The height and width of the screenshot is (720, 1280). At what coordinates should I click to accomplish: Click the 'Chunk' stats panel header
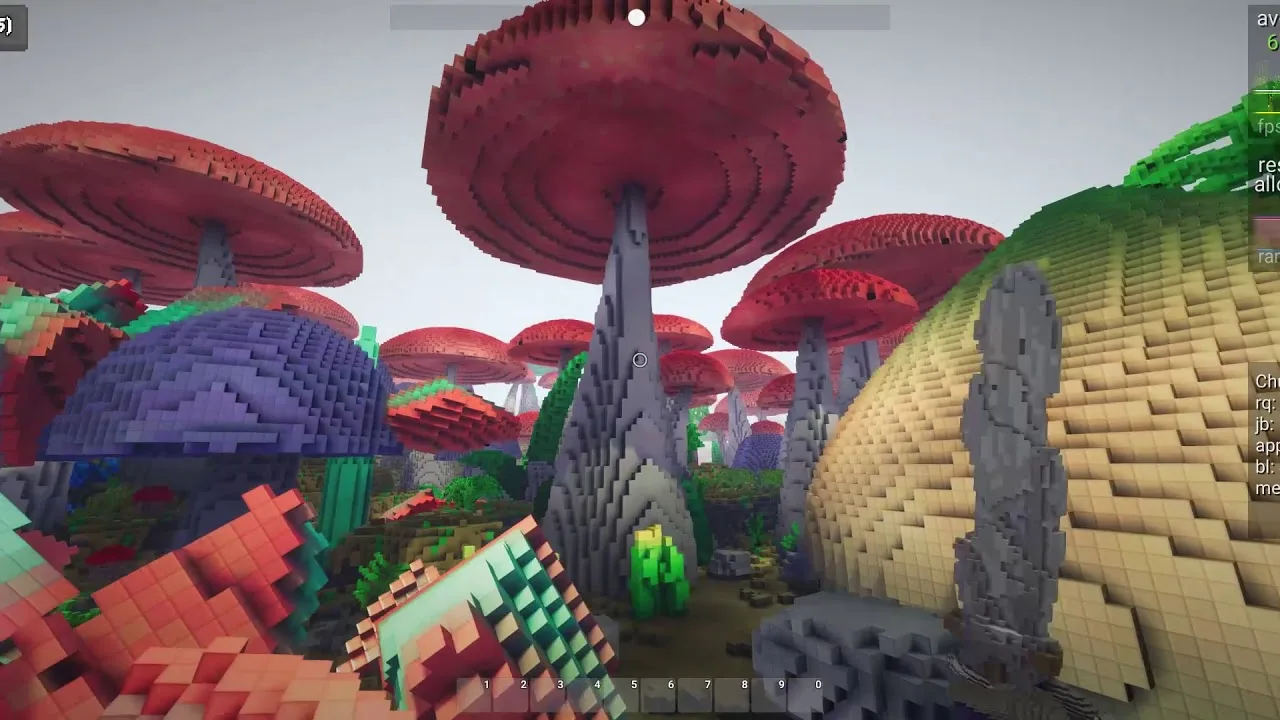(1267, 382)
